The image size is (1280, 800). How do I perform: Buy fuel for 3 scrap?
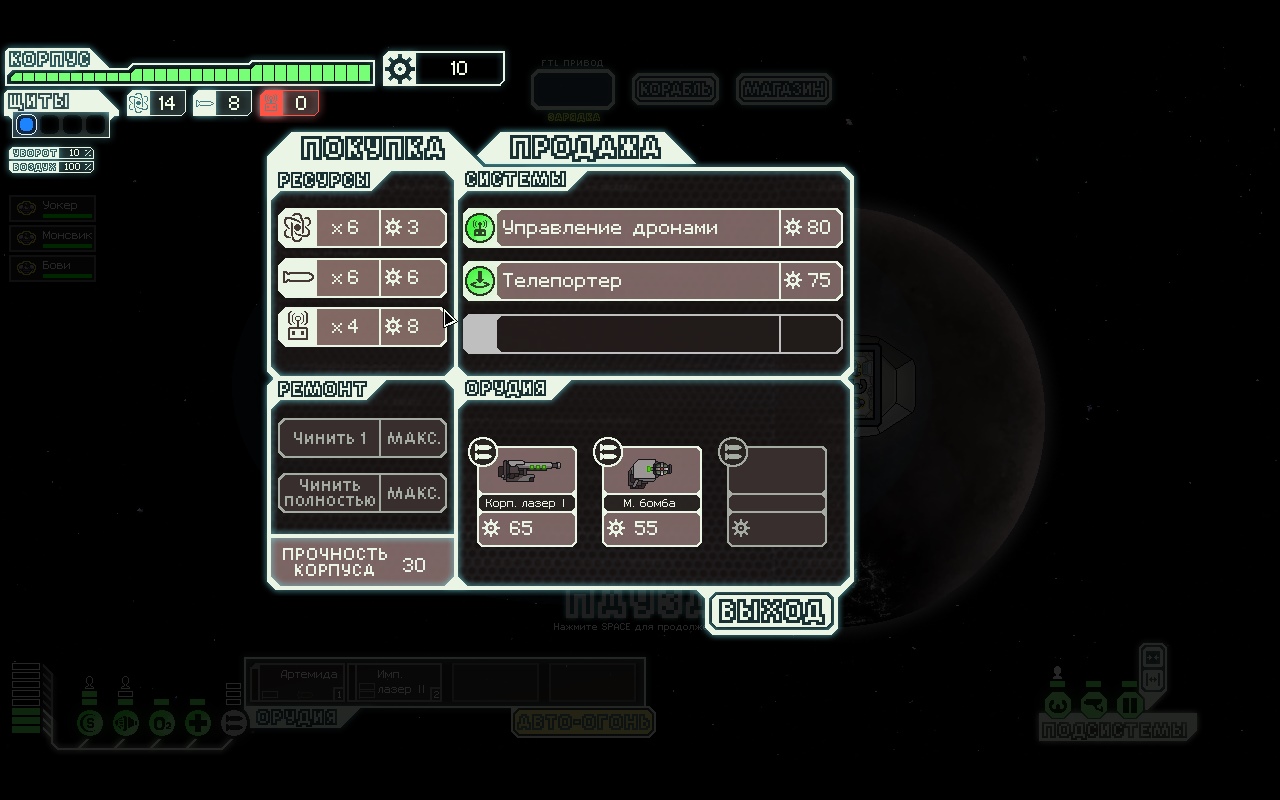click(x=362, y=228)
